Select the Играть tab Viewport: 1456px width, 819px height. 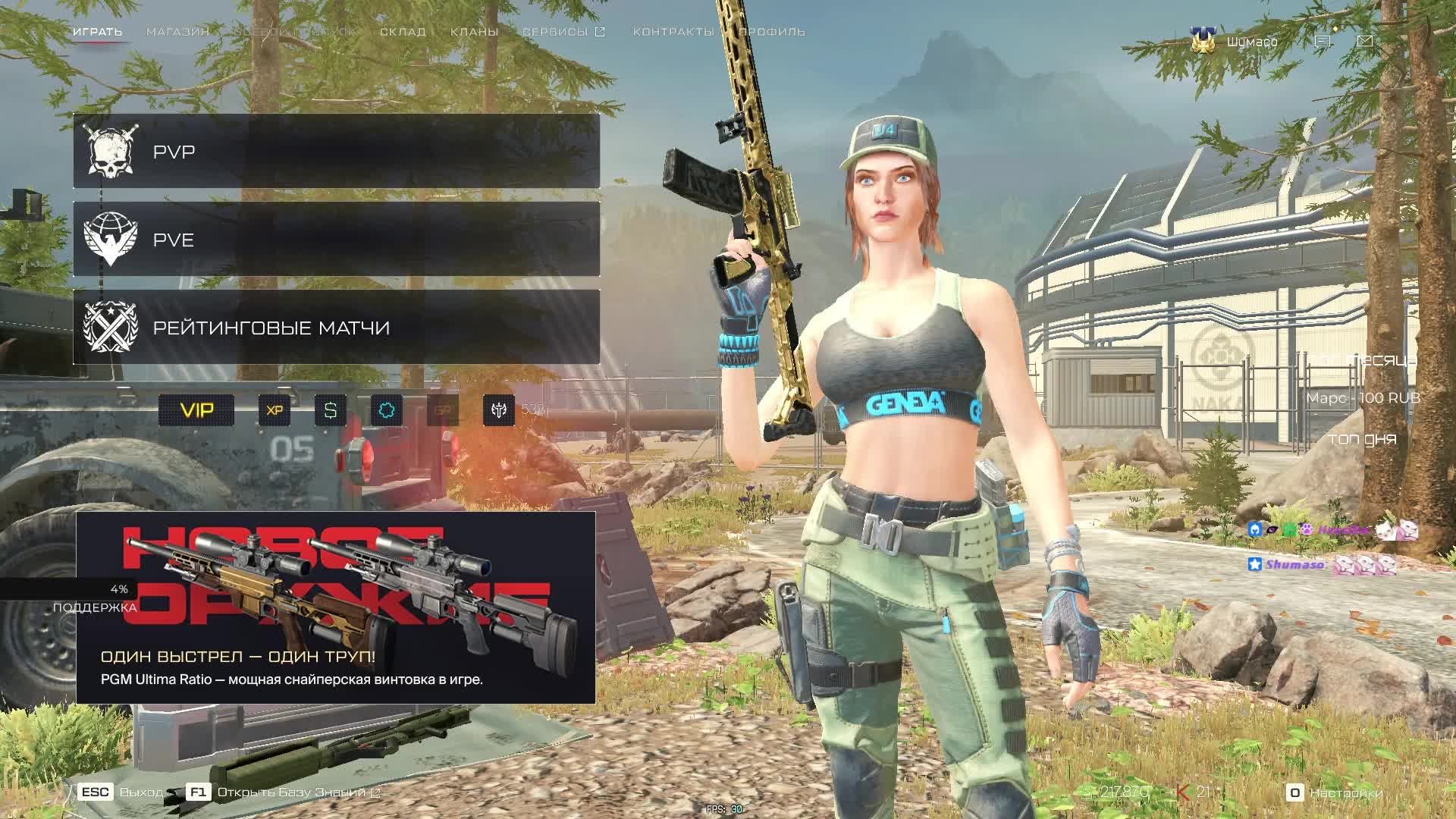97,32
